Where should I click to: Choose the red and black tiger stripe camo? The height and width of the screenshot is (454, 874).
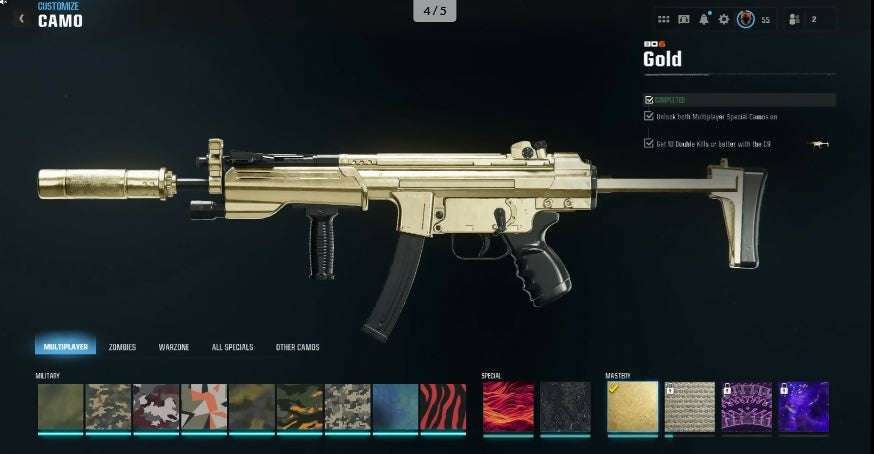(x=443, y=407)
